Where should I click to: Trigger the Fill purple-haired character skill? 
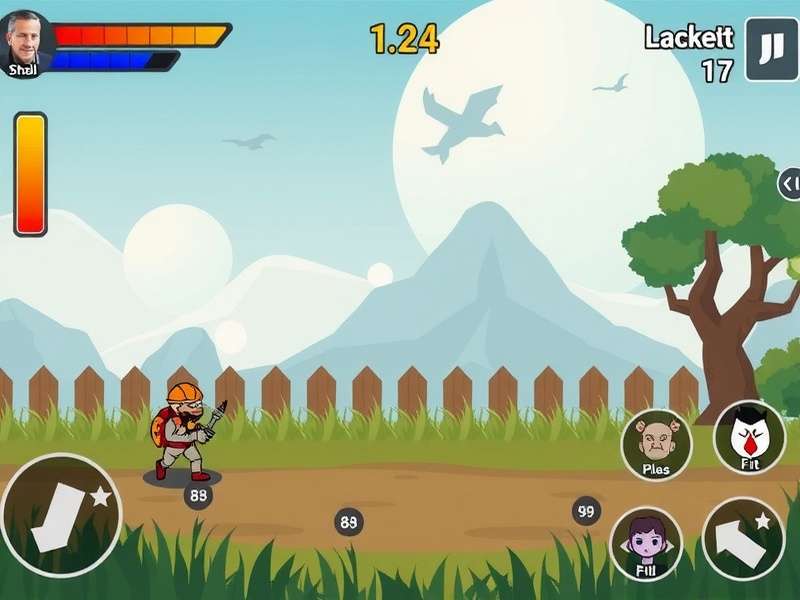[x=645, y=544]
